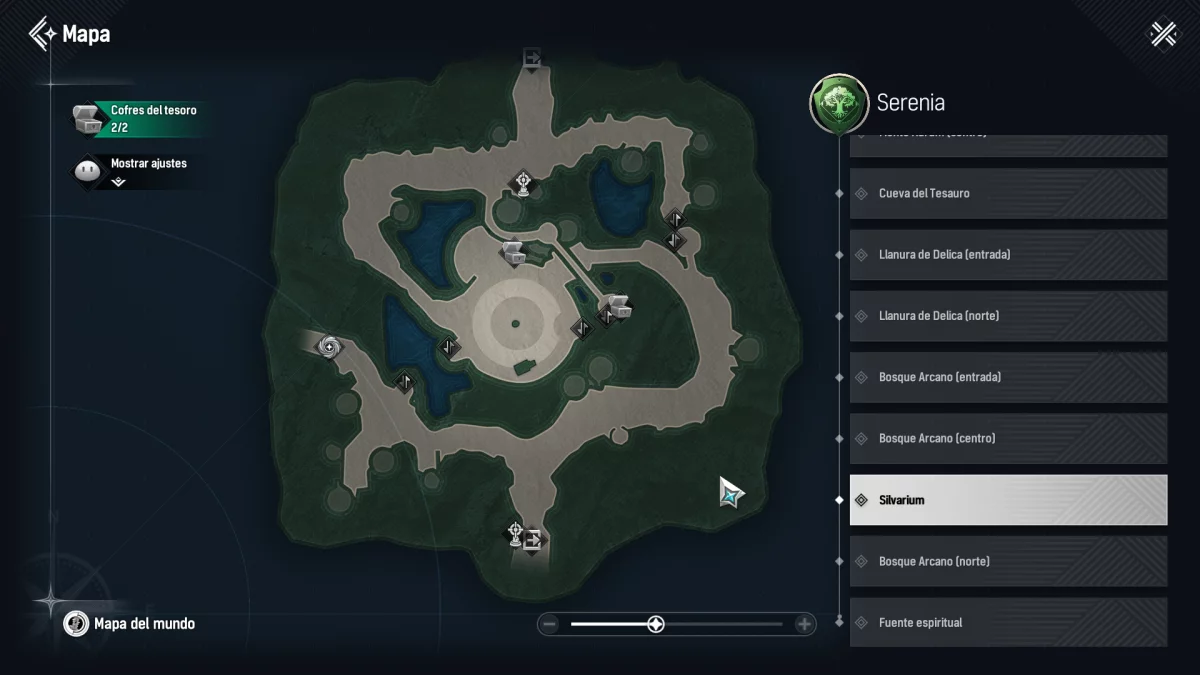The width and height of the screenshot is (1200, 675).
Task: Open Bosque Arcano (norte) entry
Action: click(x=1008, y=561)
